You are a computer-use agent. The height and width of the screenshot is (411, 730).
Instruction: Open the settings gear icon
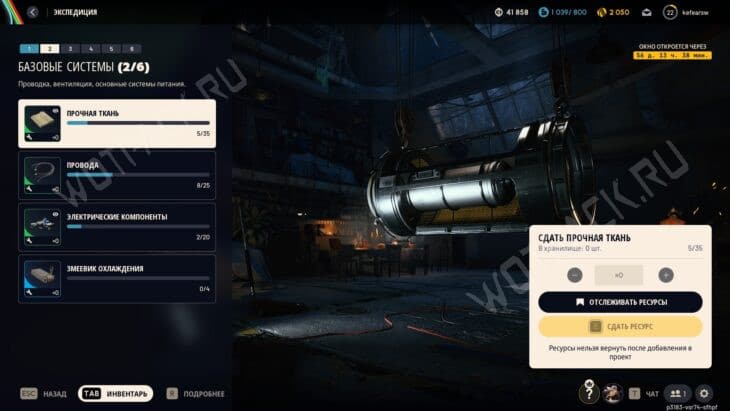(x=704, y=394)
